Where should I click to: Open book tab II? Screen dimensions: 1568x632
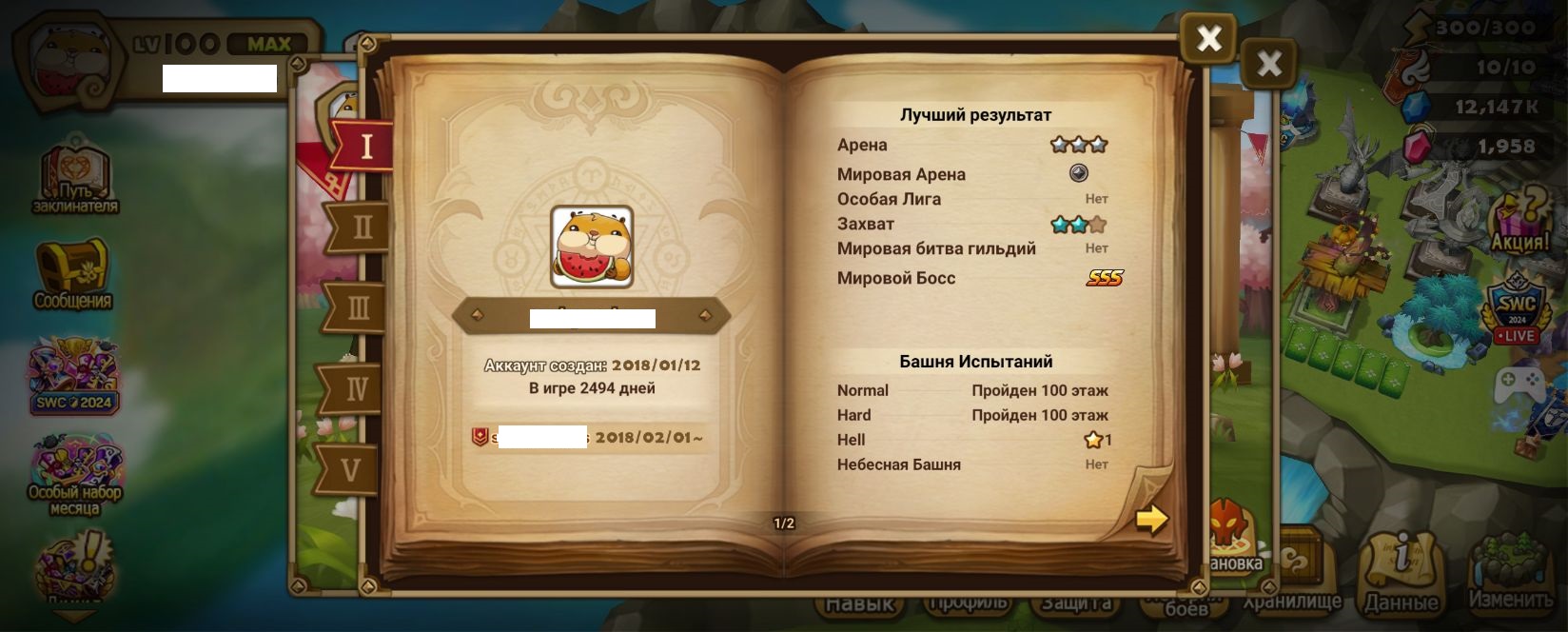[362, 227]
